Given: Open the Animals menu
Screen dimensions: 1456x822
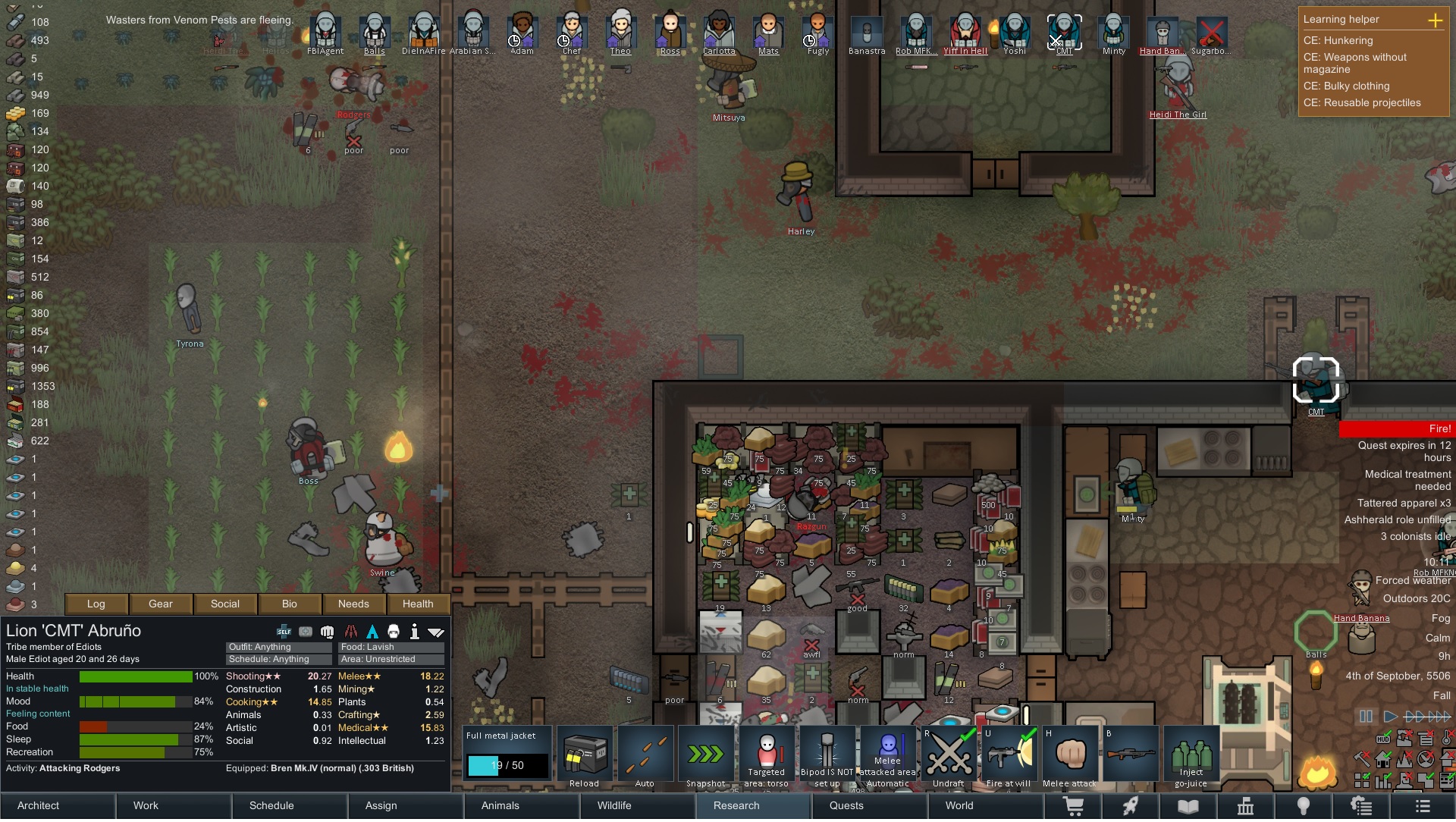Looking at the screenshot, I should [500, 805].
